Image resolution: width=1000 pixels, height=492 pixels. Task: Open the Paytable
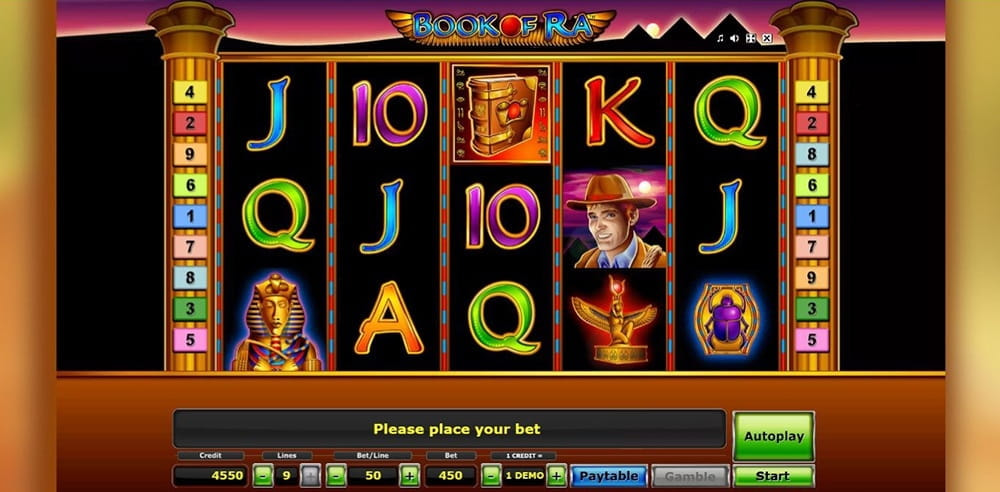[610, 476]
